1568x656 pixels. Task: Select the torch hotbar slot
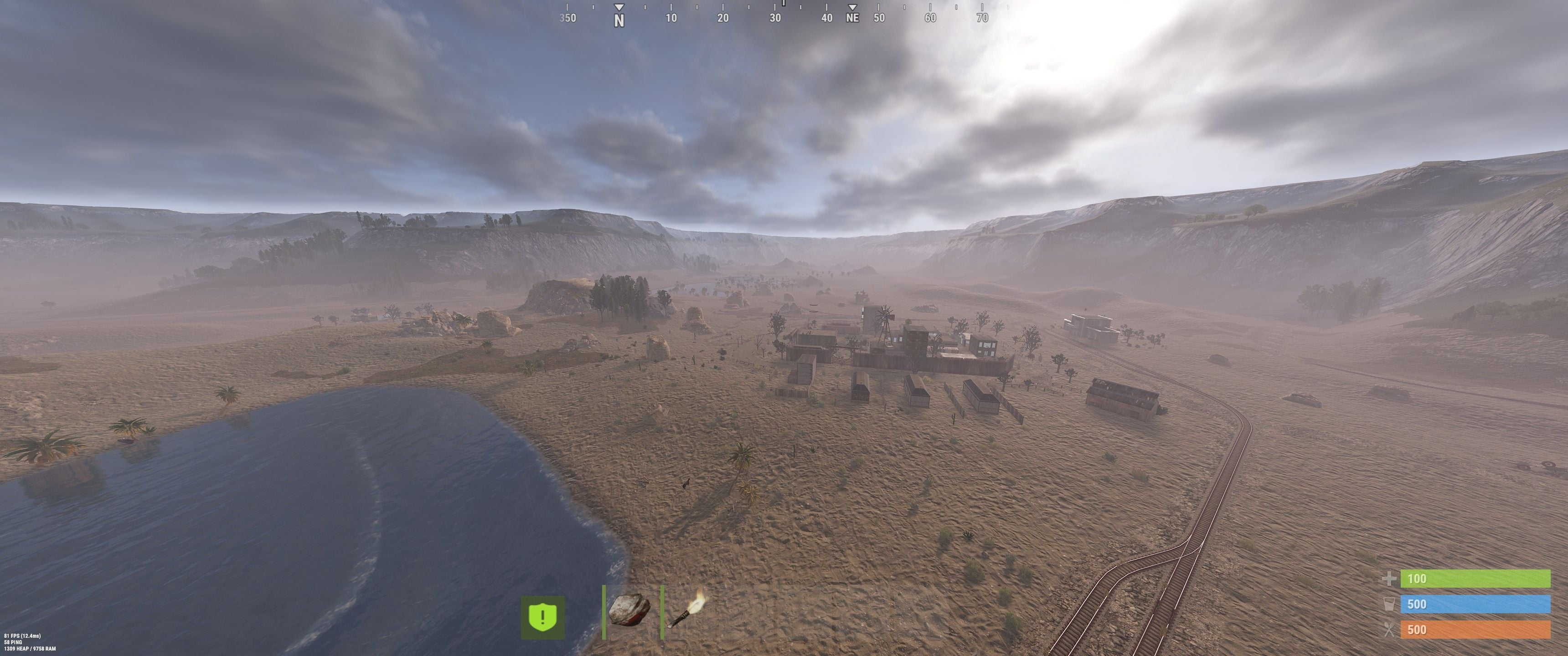(688, 611)
